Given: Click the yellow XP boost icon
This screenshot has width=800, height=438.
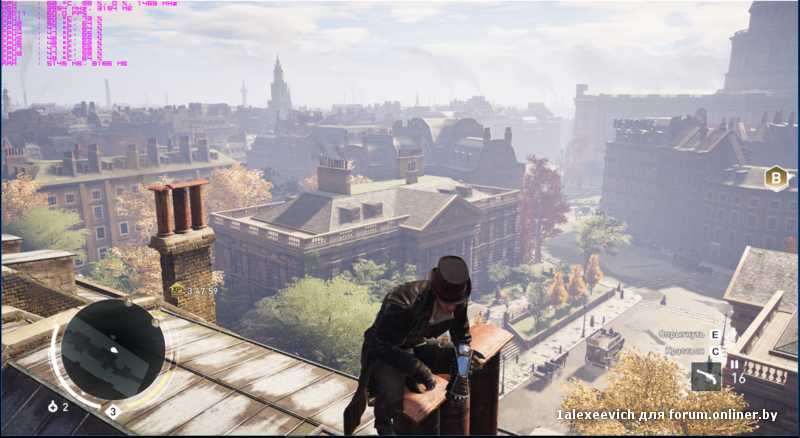Looking at the screenshot, I should tap(177, 289).
